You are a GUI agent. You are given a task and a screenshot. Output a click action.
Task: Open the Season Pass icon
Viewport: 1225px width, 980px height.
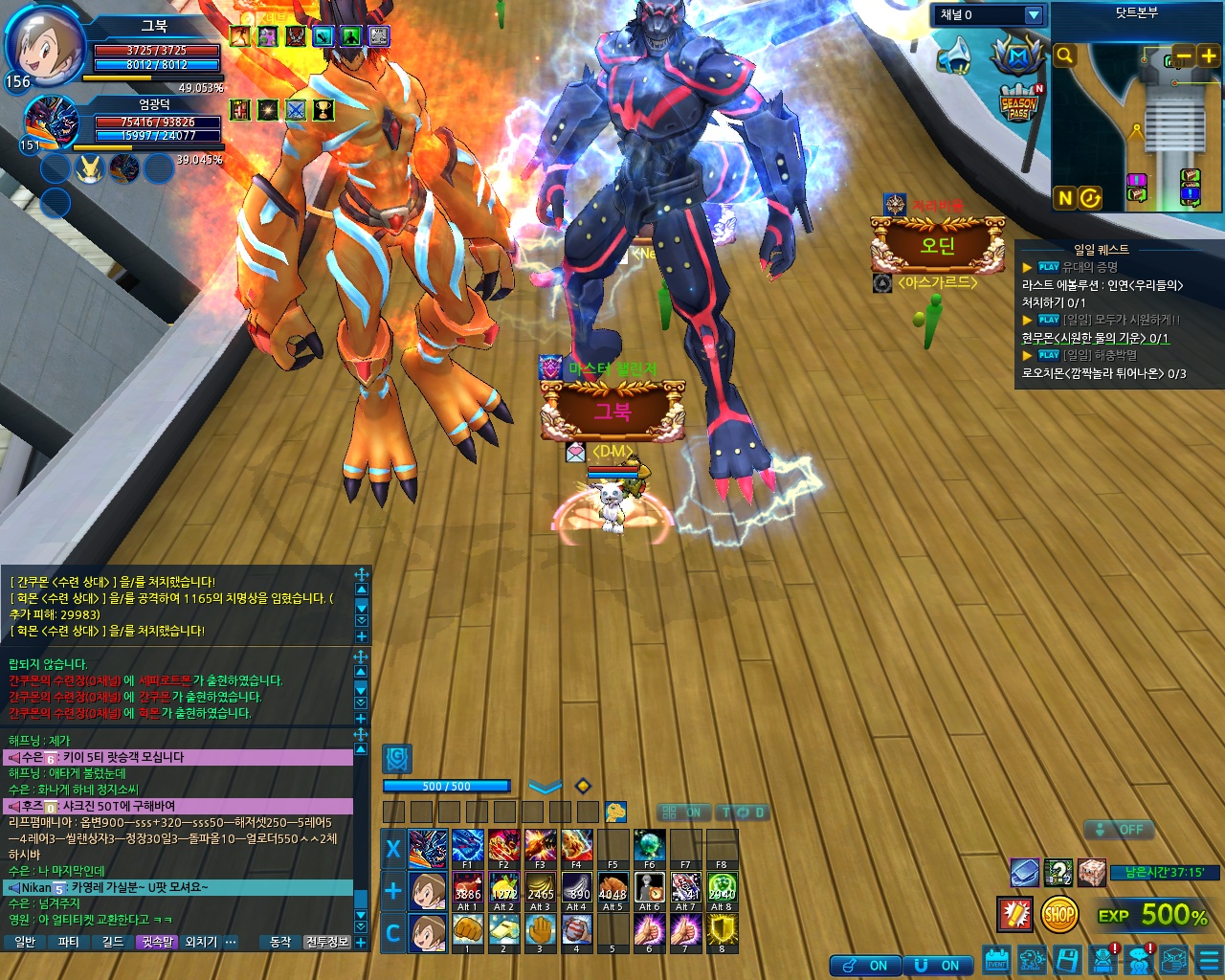click(x=1019, y=103)
